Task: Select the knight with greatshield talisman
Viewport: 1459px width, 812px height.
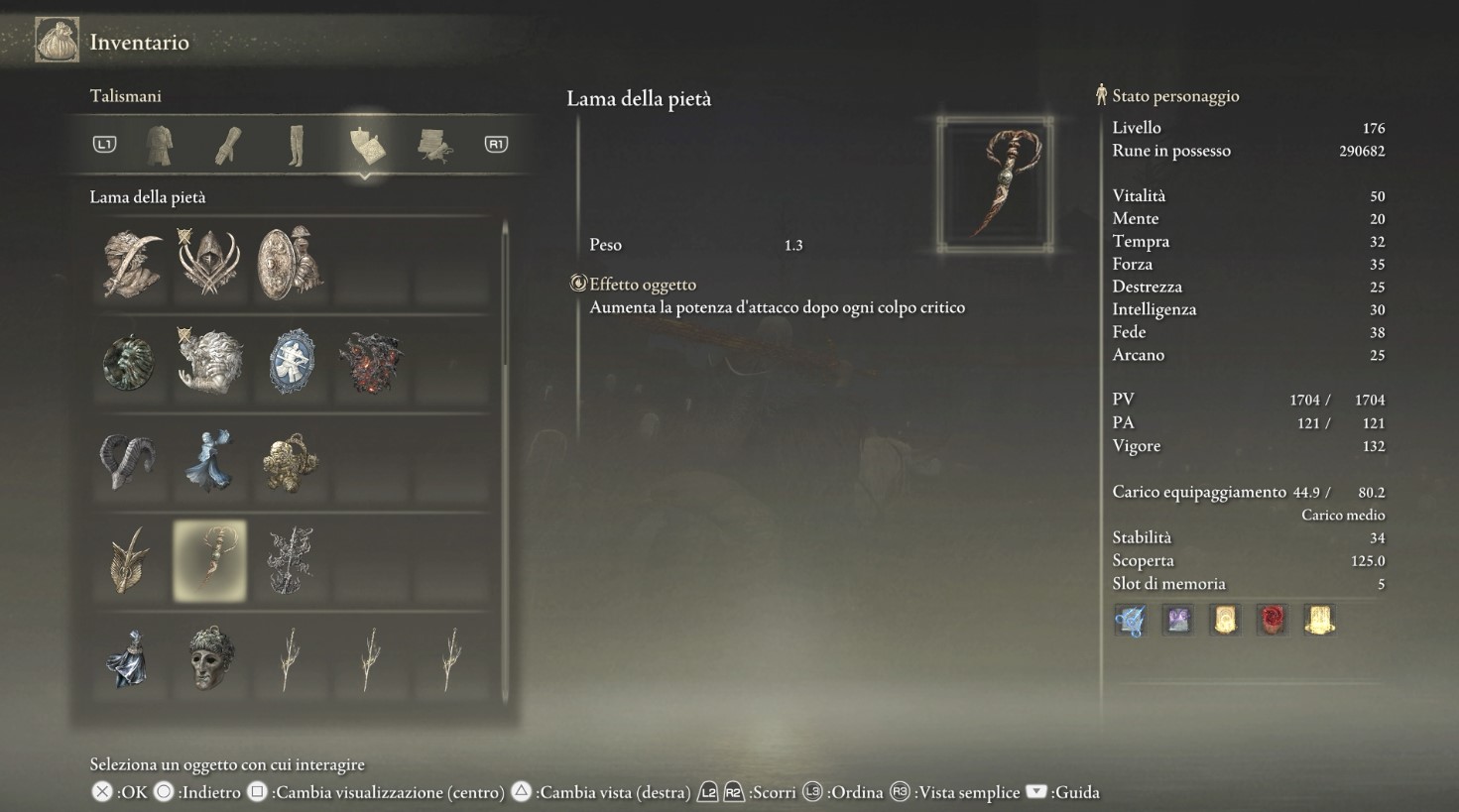Action: pos(290,264)
